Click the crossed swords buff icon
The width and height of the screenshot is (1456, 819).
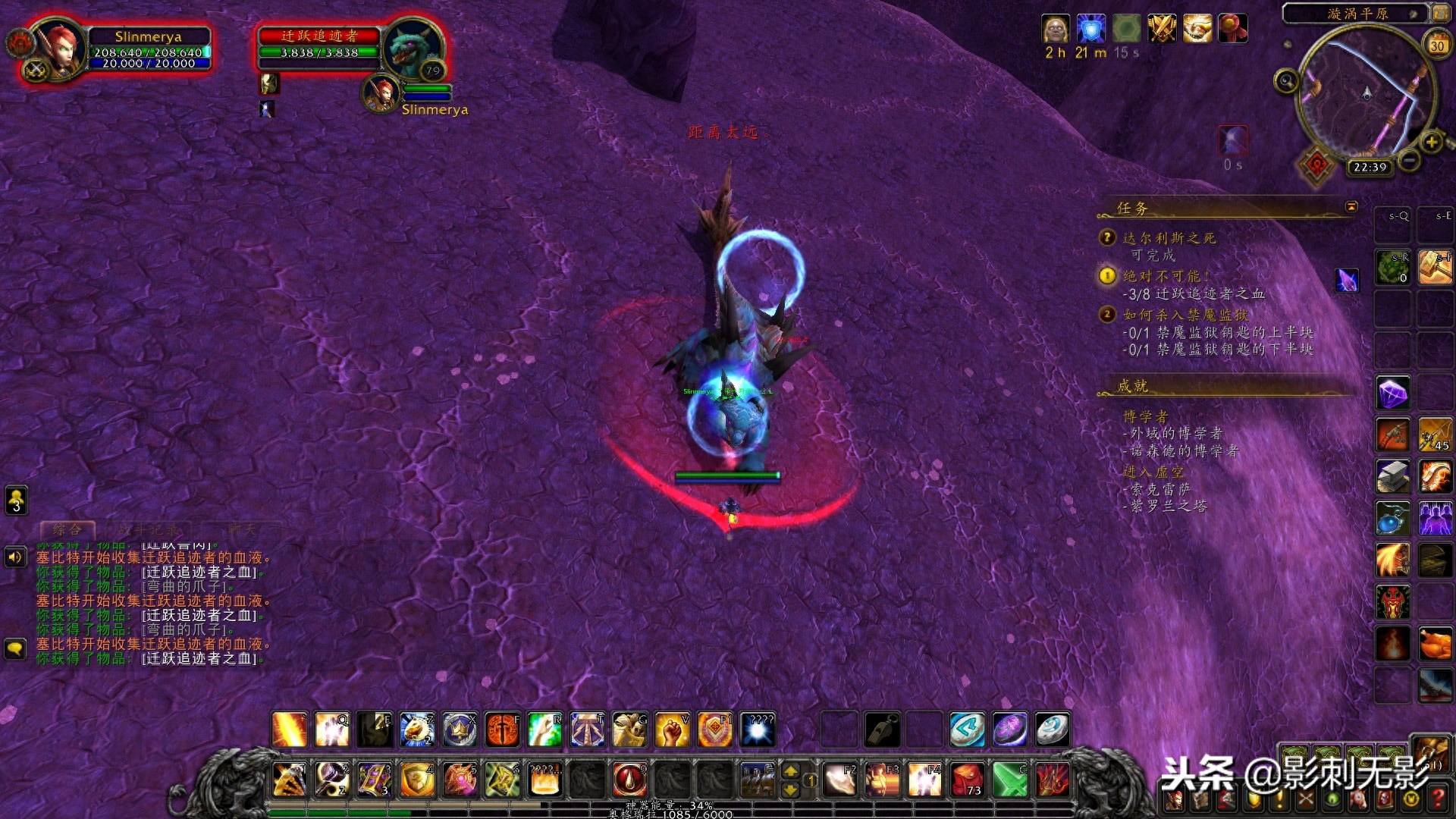1162,29
